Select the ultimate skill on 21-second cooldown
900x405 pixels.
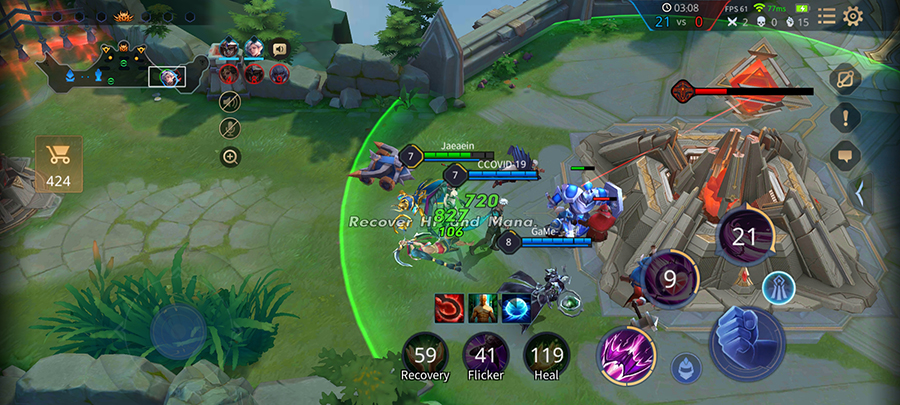[746, 236]
